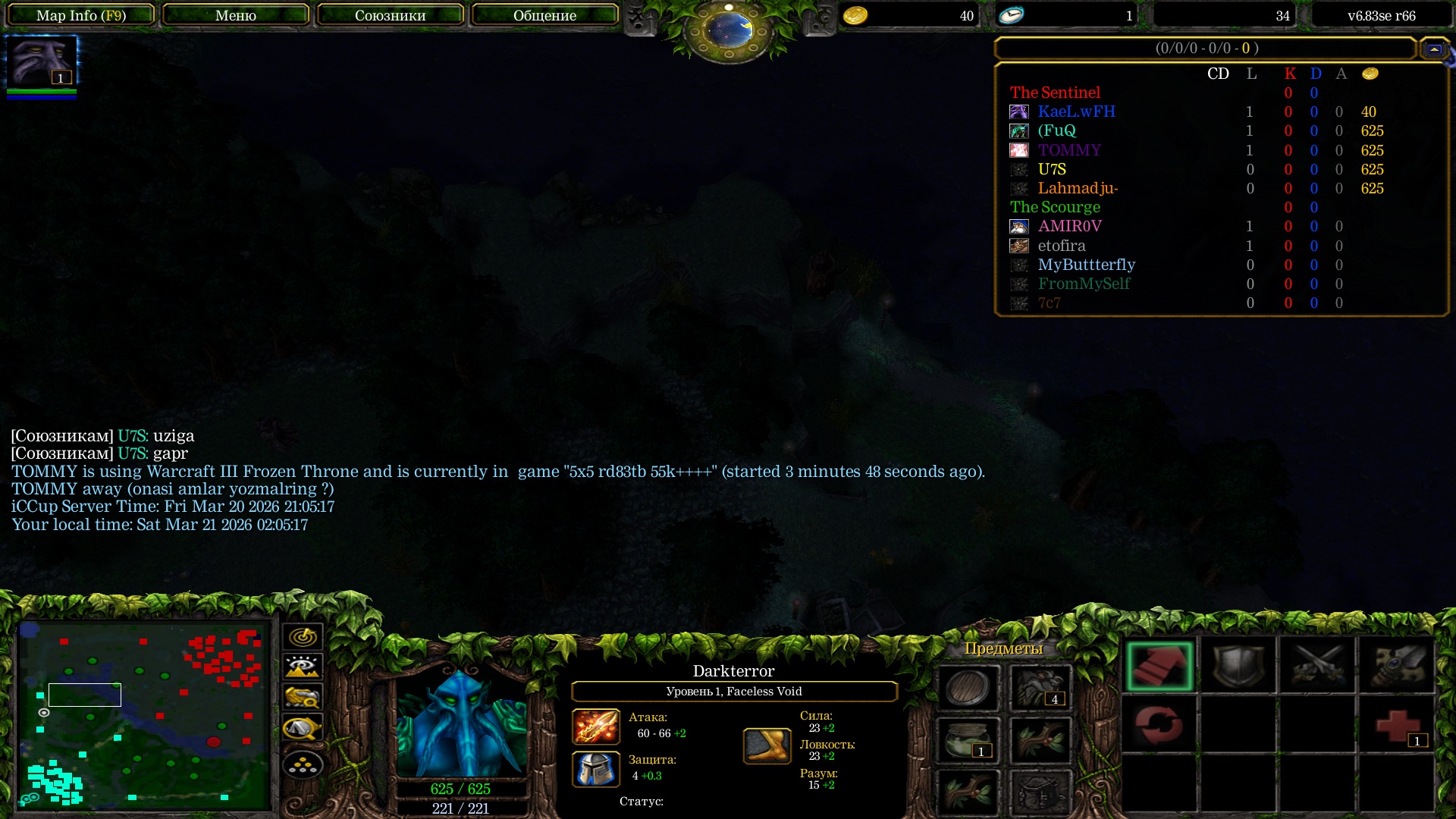Toggle creep camp display on minimap

coord(303,728)
